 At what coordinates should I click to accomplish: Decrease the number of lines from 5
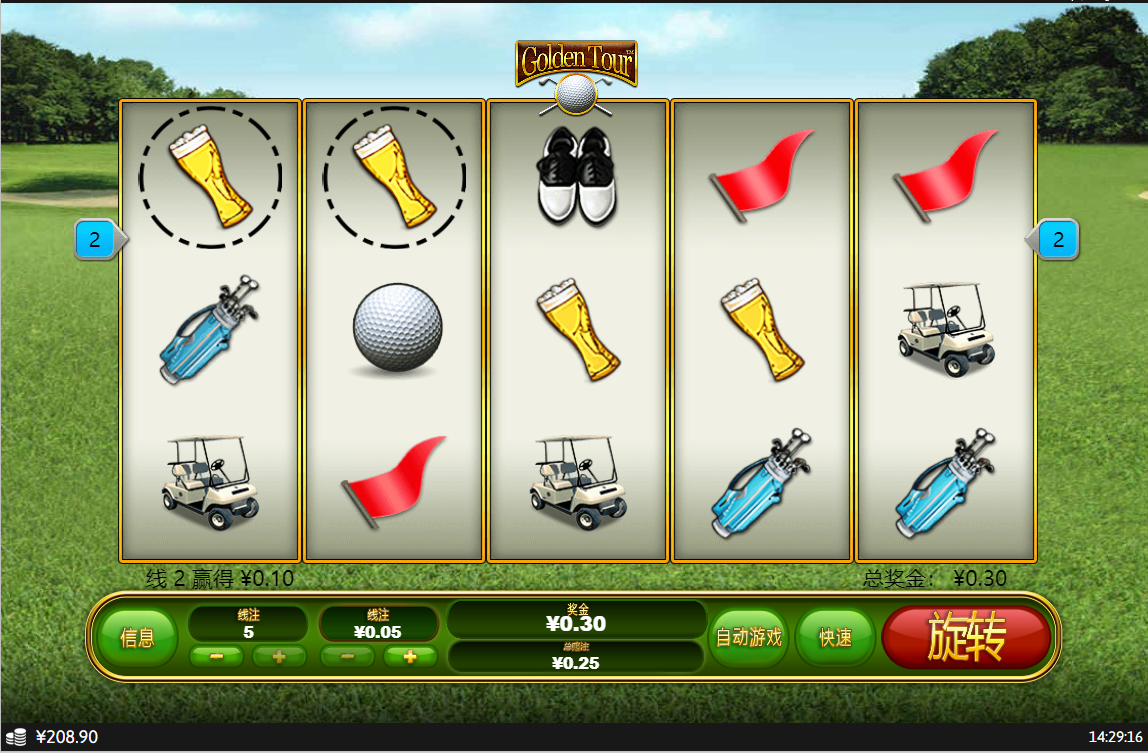coord(217,657)
